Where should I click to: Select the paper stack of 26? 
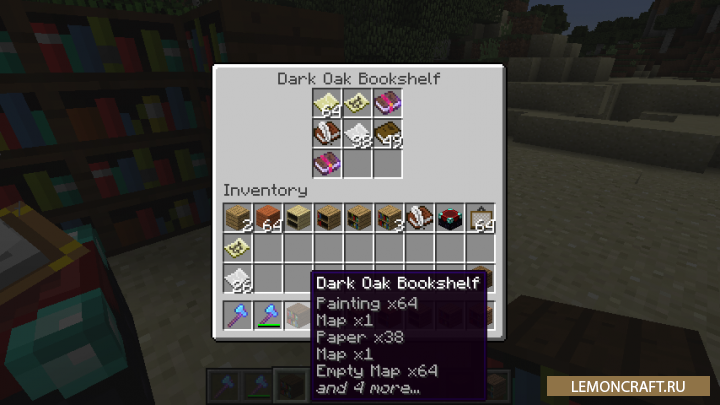pyautogui.click(x=238, y=278)
